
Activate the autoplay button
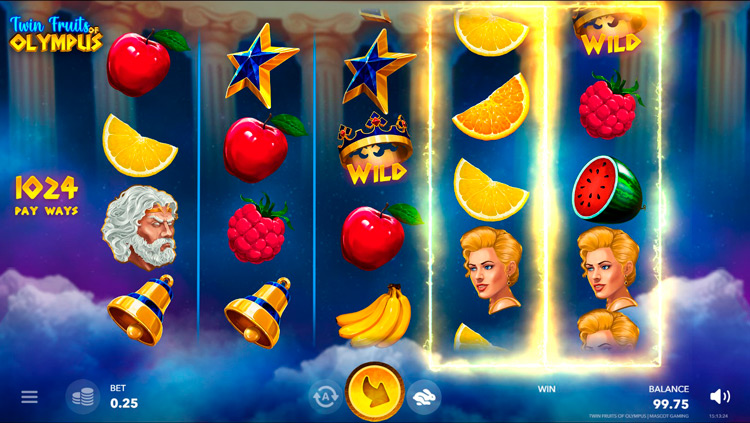click(x=325, y=397)
